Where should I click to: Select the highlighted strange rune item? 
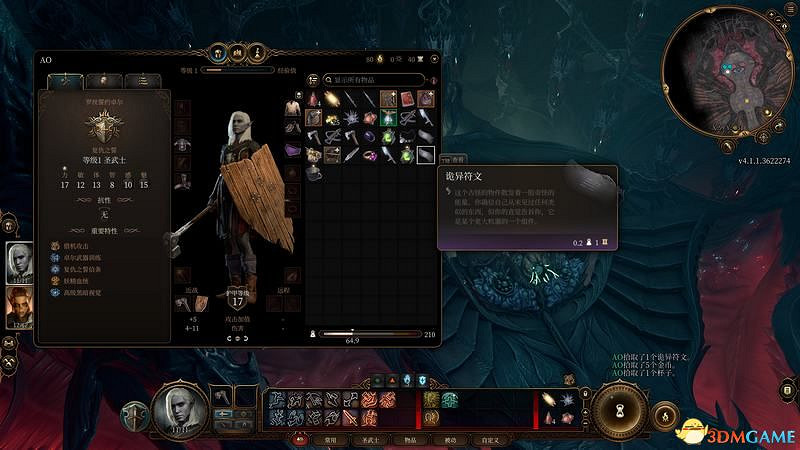[425, 155]
